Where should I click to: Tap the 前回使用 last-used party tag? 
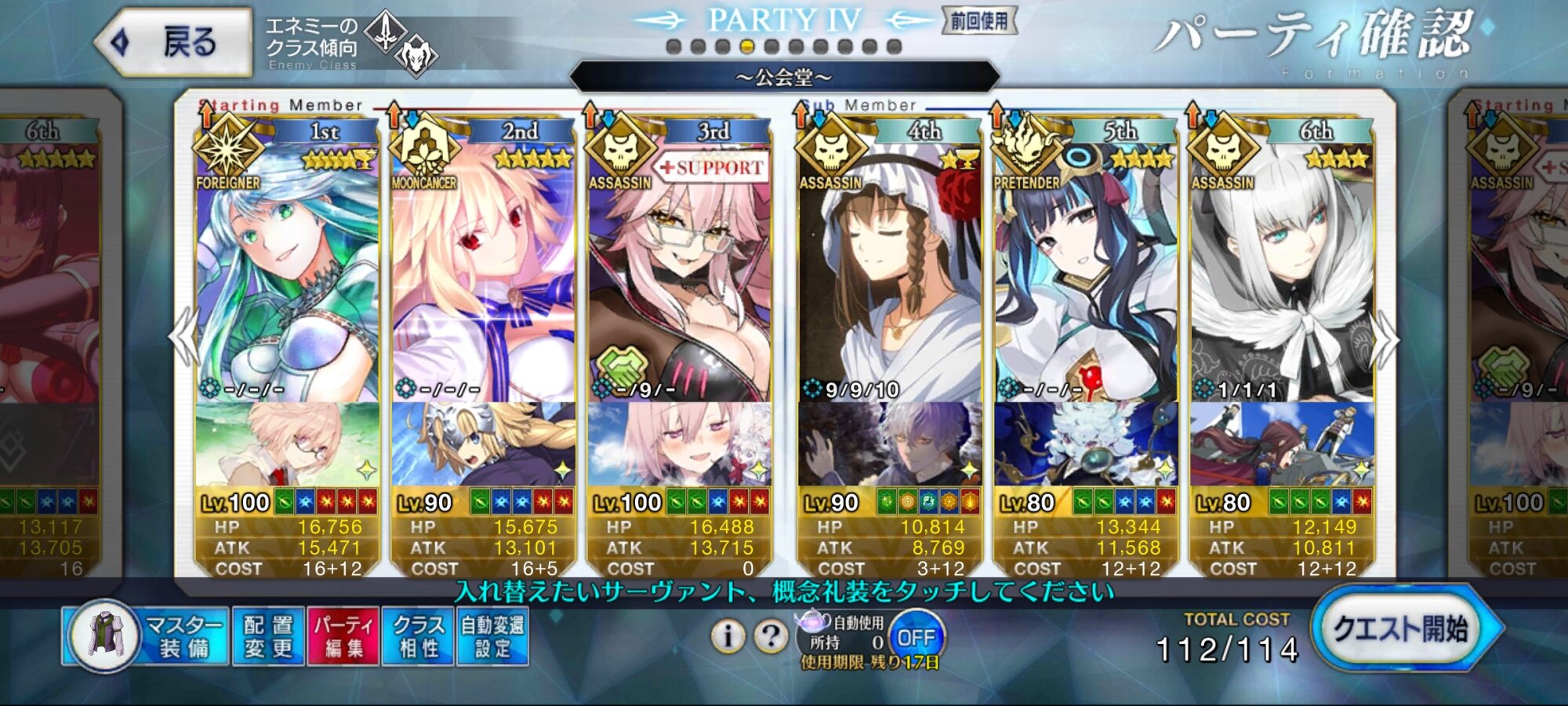pyautogui.click(x=979, y=21)
